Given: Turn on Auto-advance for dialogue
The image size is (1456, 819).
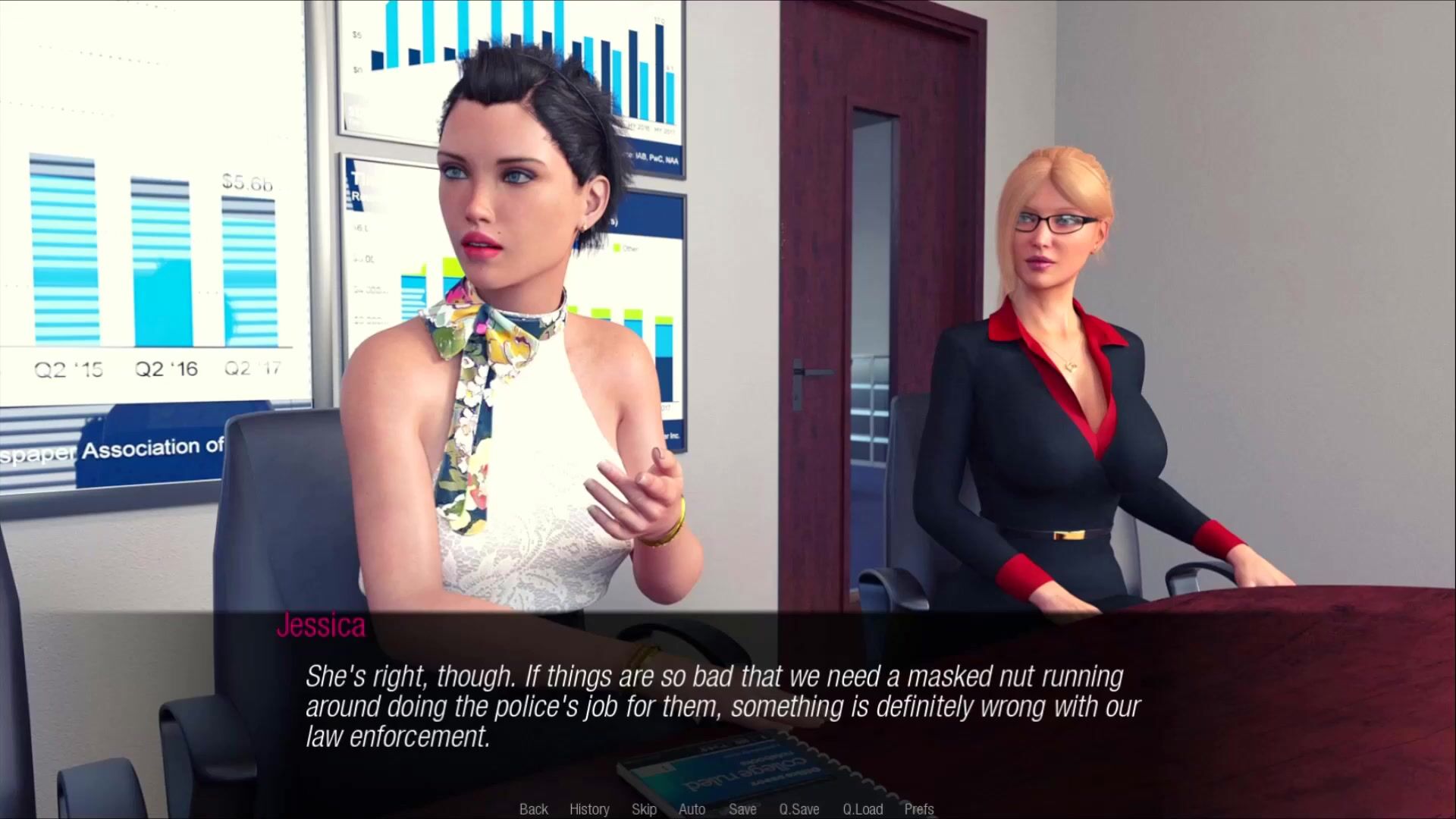Looking at the screenshot, I should (x=692, y=809).
